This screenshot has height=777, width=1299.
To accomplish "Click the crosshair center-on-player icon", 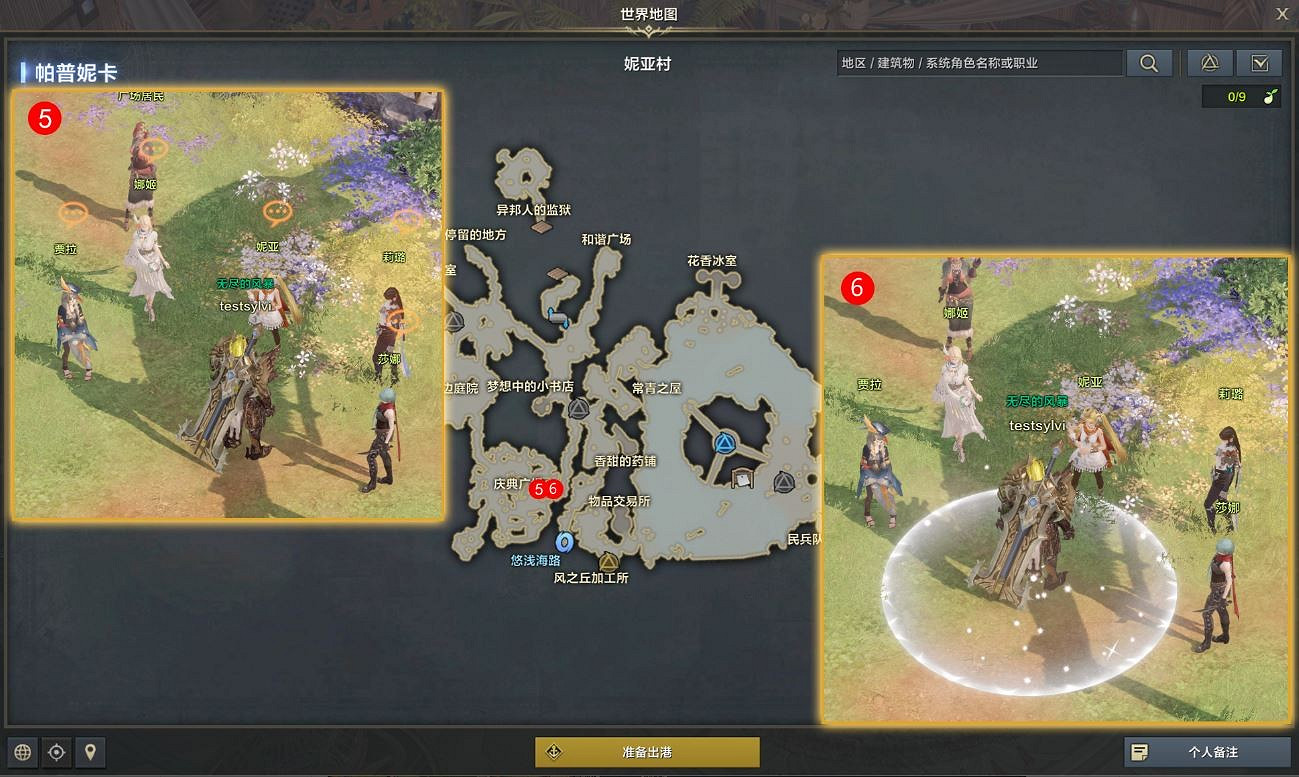I will pos(57,752).
